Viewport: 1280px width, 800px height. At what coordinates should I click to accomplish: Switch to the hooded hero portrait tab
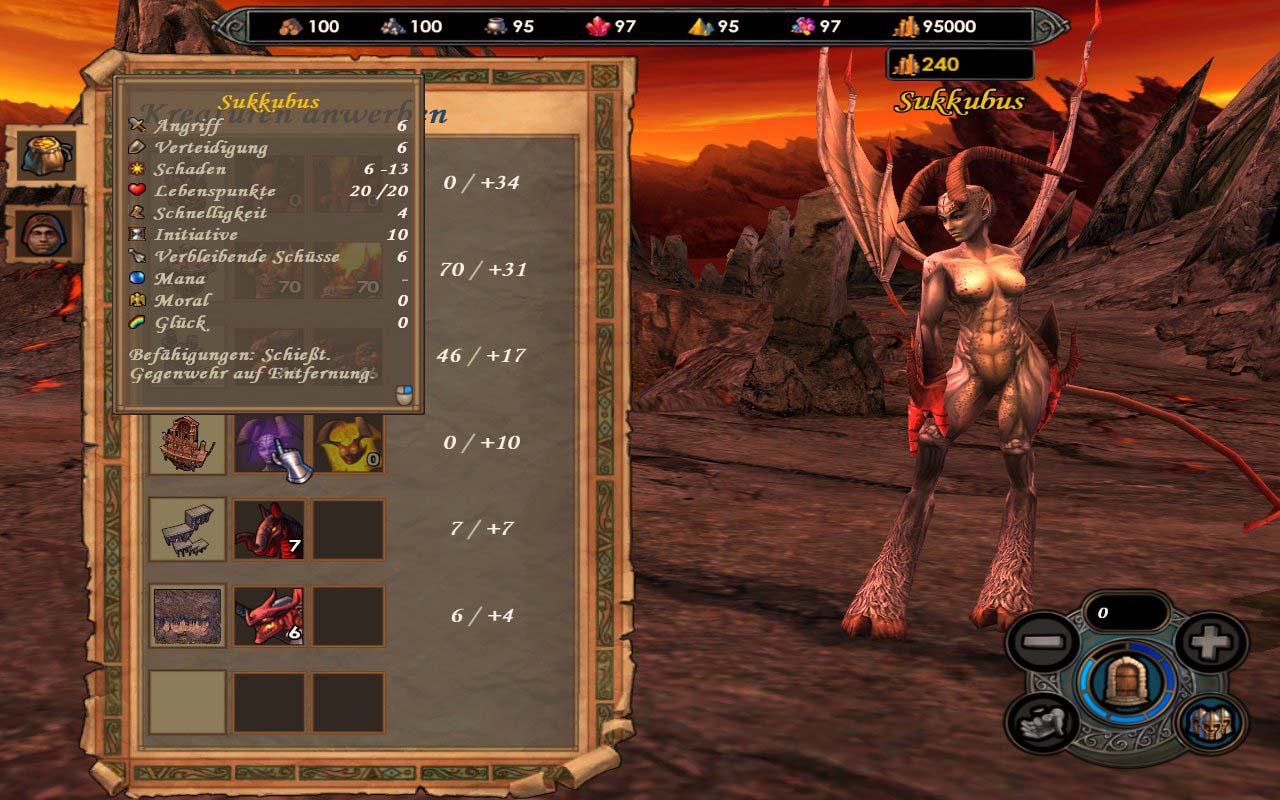pyautogui.click(x=46, y=234)
